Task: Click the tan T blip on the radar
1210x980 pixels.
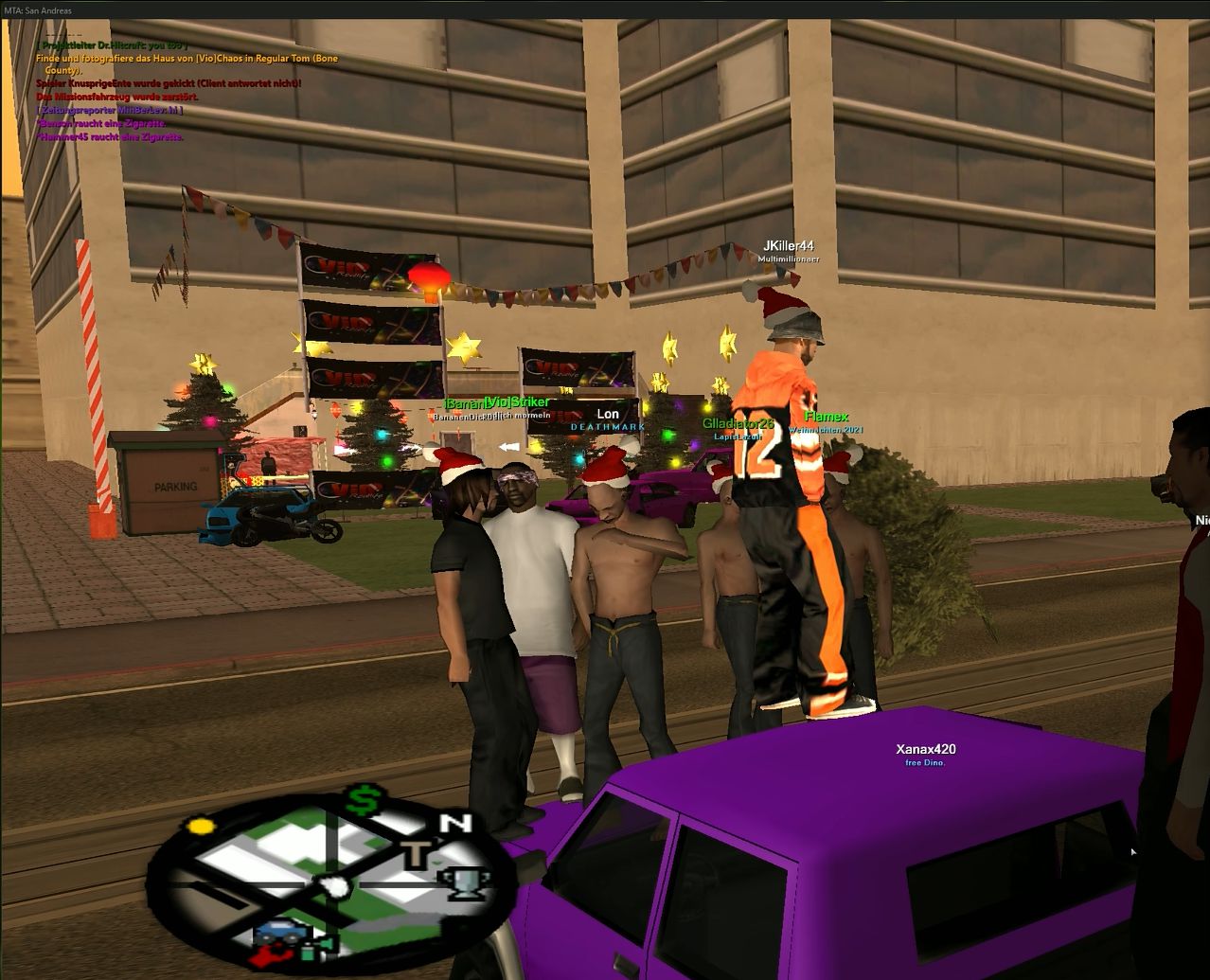Action: [417, 852]
